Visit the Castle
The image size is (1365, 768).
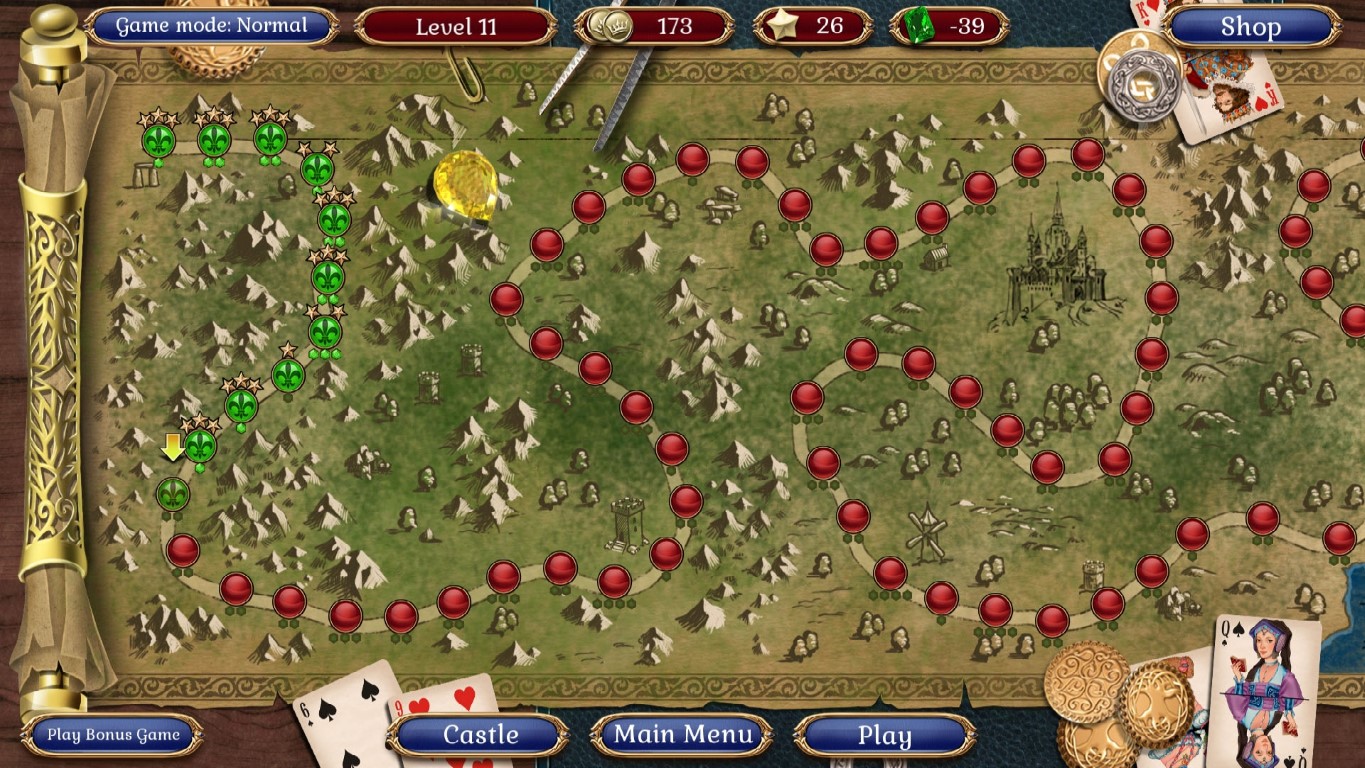click(x=483, y=735)
